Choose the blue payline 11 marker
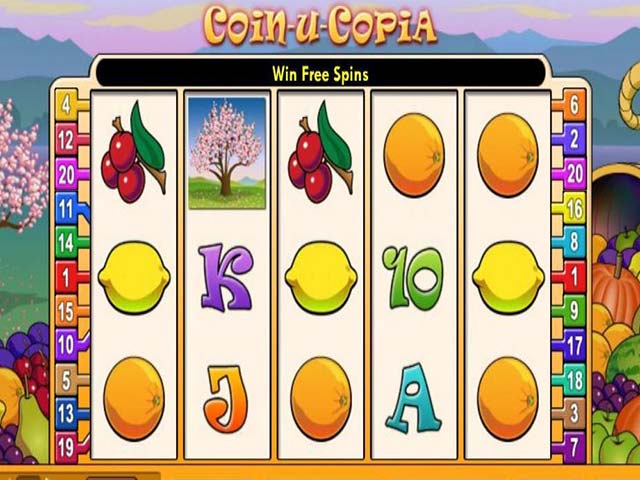 [x=67, y=208]
